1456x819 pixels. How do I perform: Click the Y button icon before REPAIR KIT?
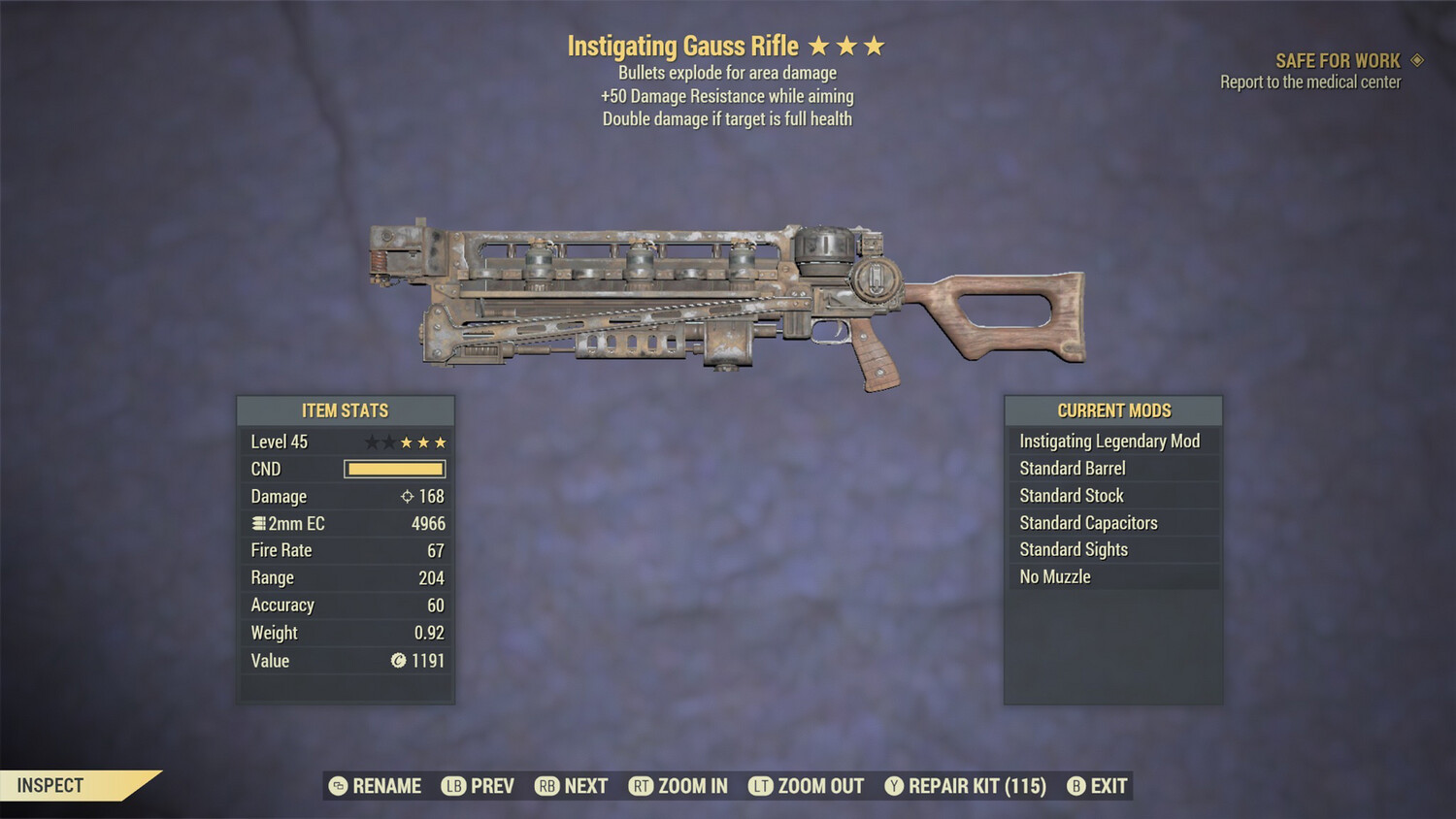pyautogui.click(x=894, y=786)
